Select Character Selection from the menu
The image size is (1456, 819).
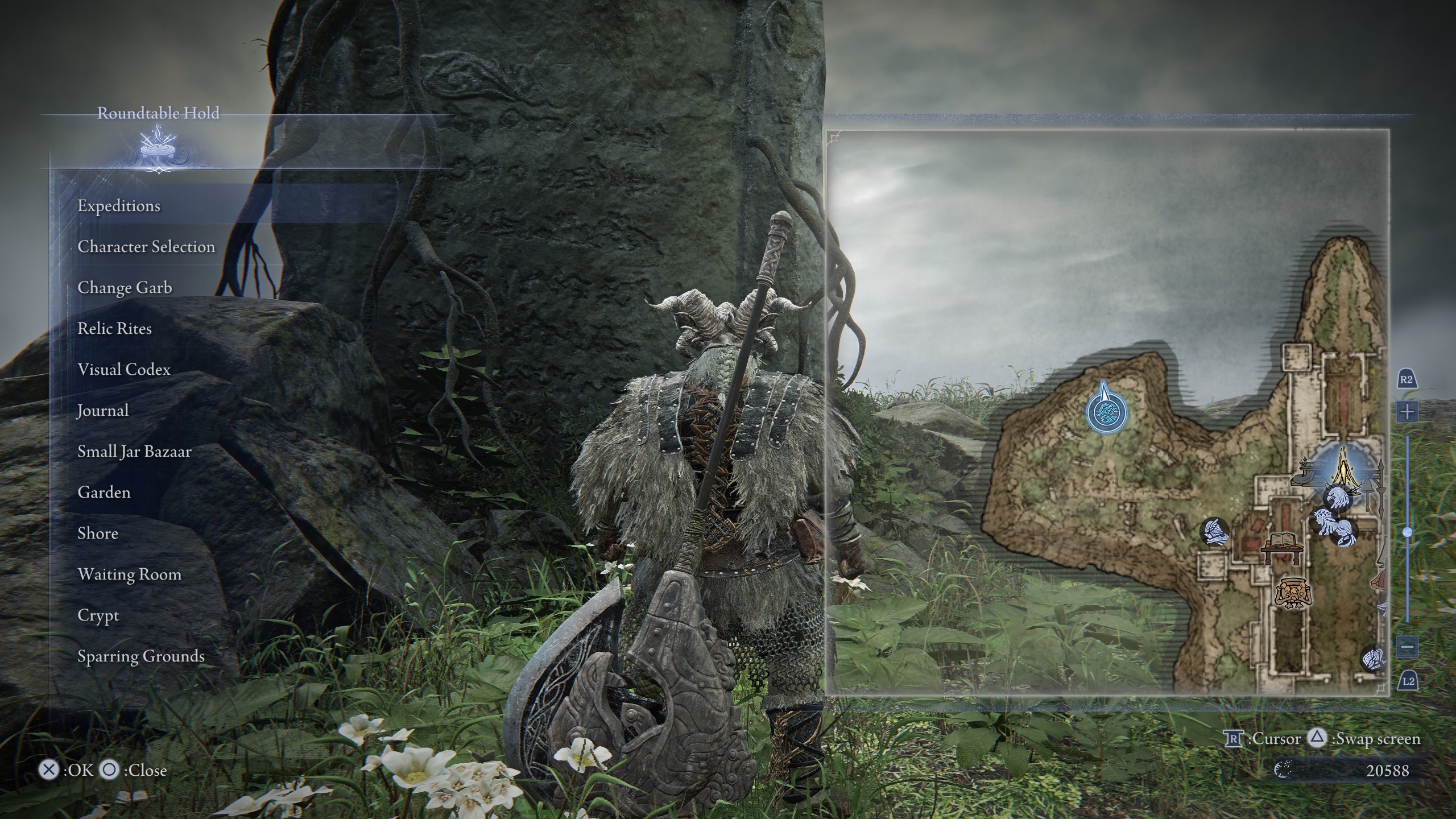[x=146, y=247]
